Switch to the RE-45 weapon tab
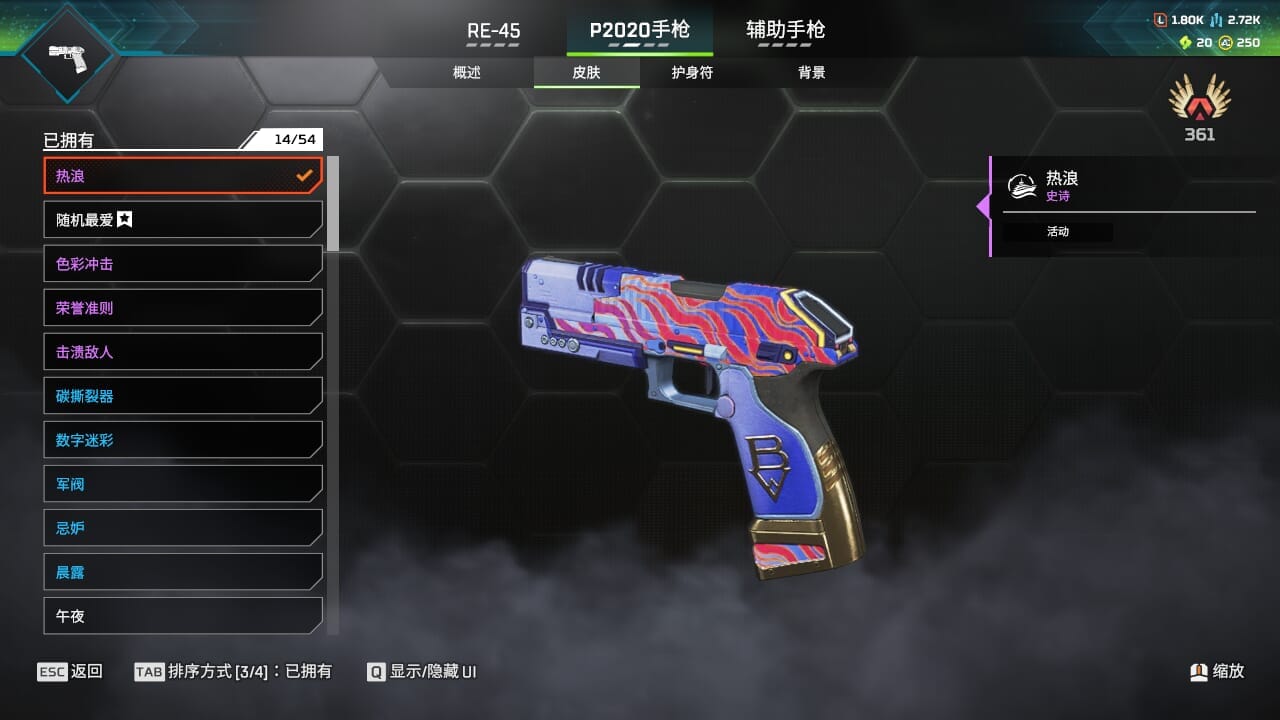 (494, 31)
